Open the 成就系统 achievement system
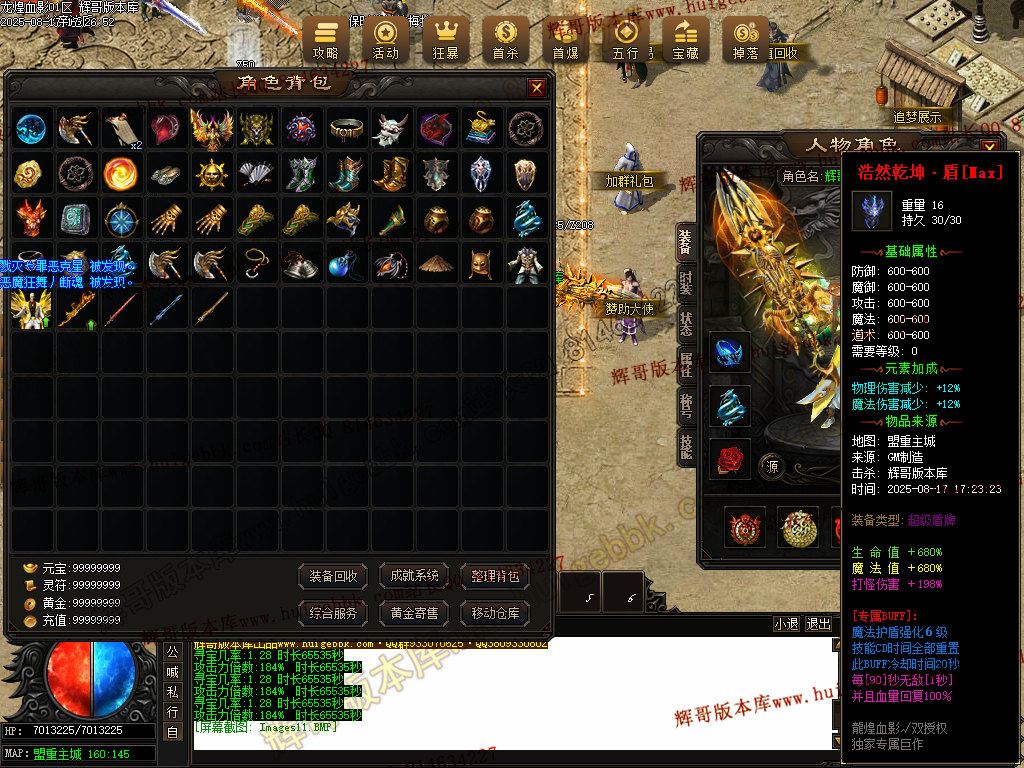 414,576
